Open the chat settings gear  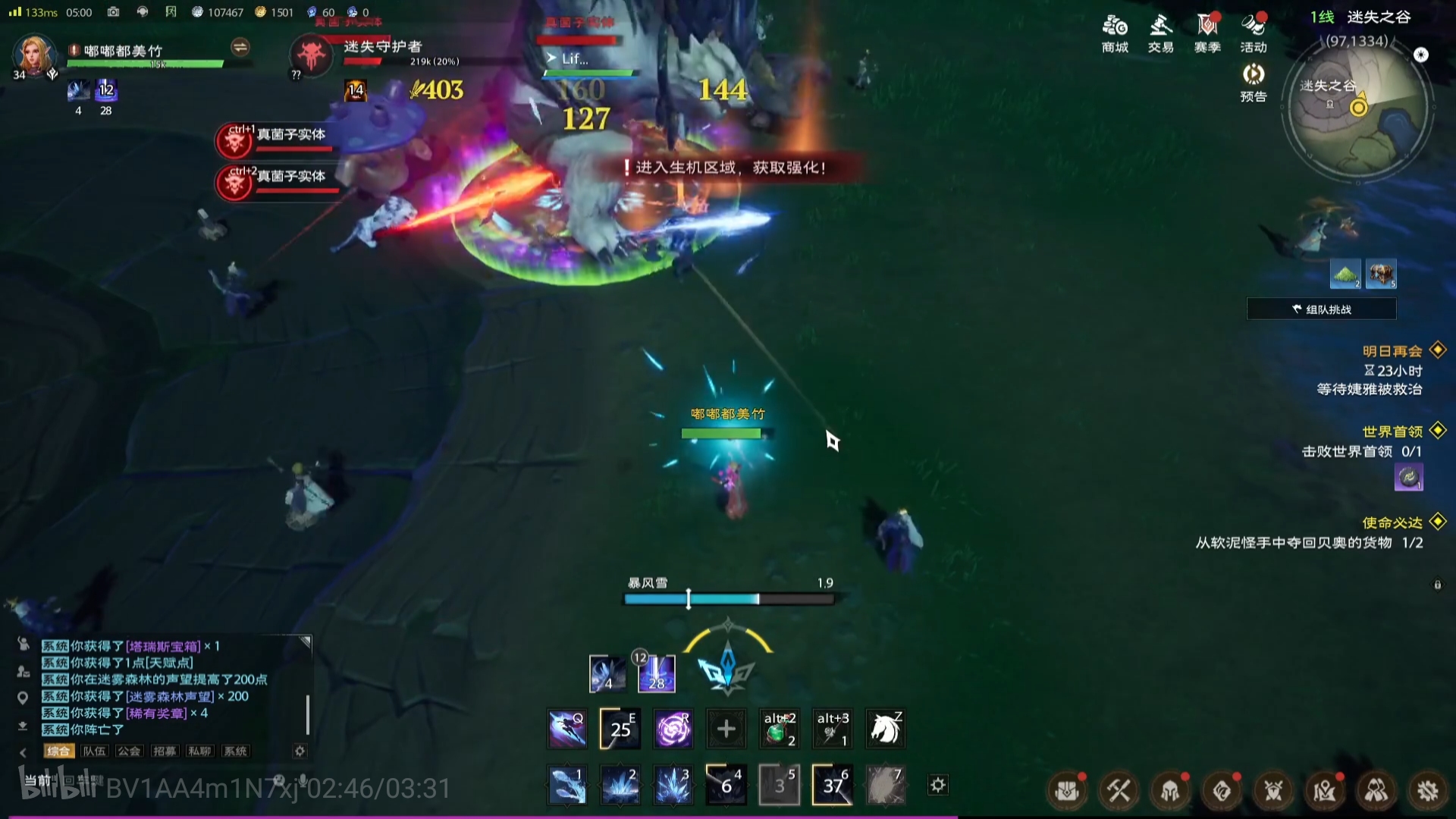tap(300, 751)
